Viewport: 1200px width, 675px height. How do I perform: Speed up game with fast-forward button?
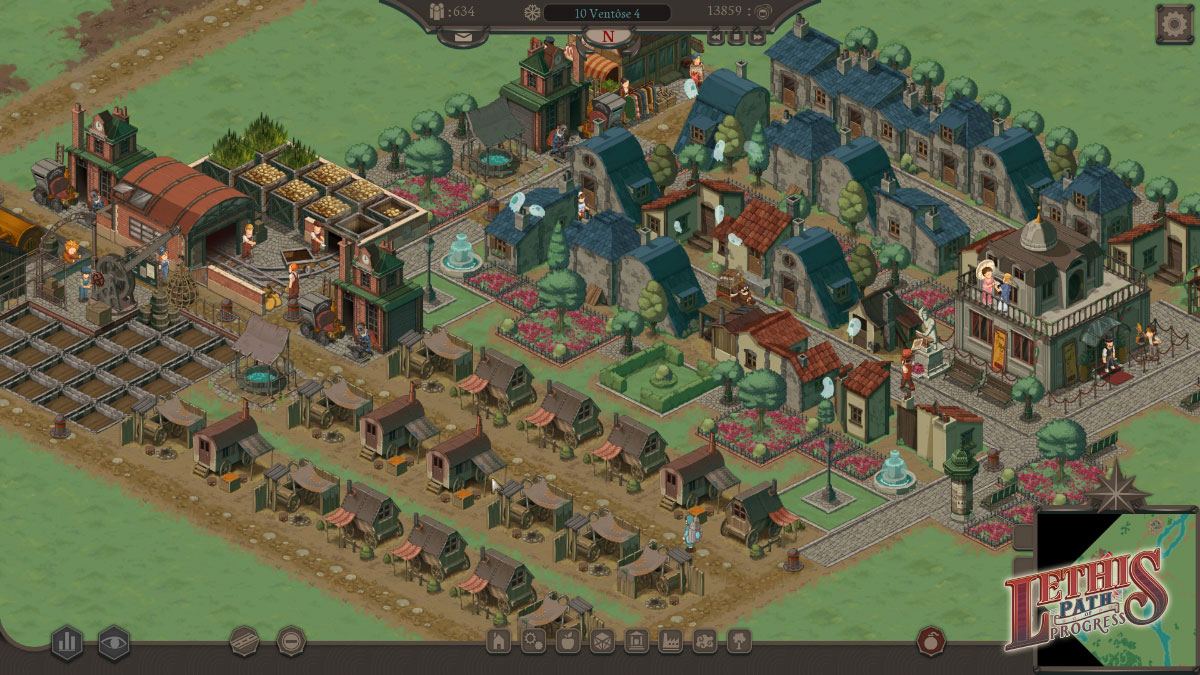[757, 37]
